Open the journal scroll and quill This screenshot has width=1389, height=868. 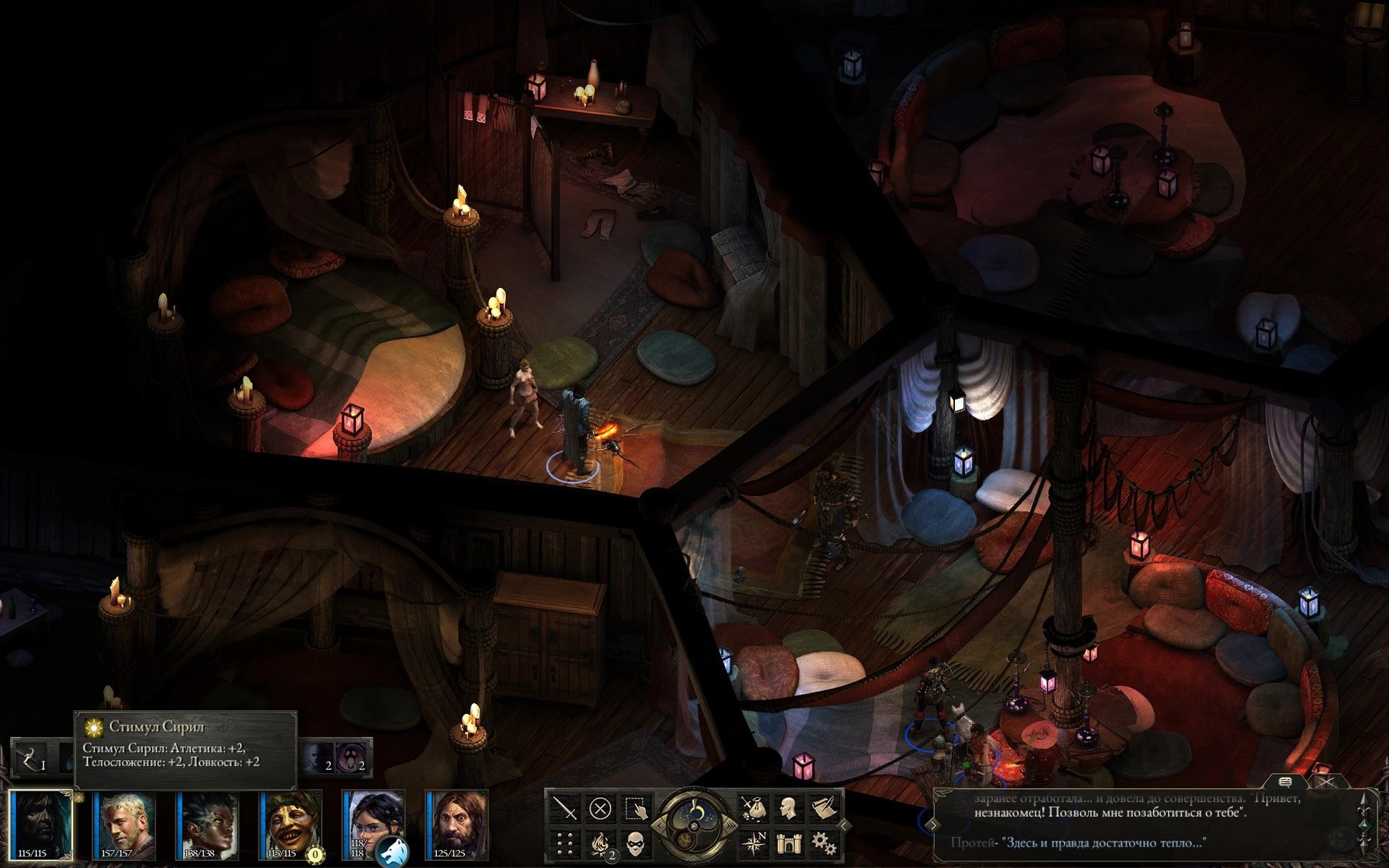(x=824, y=809)
